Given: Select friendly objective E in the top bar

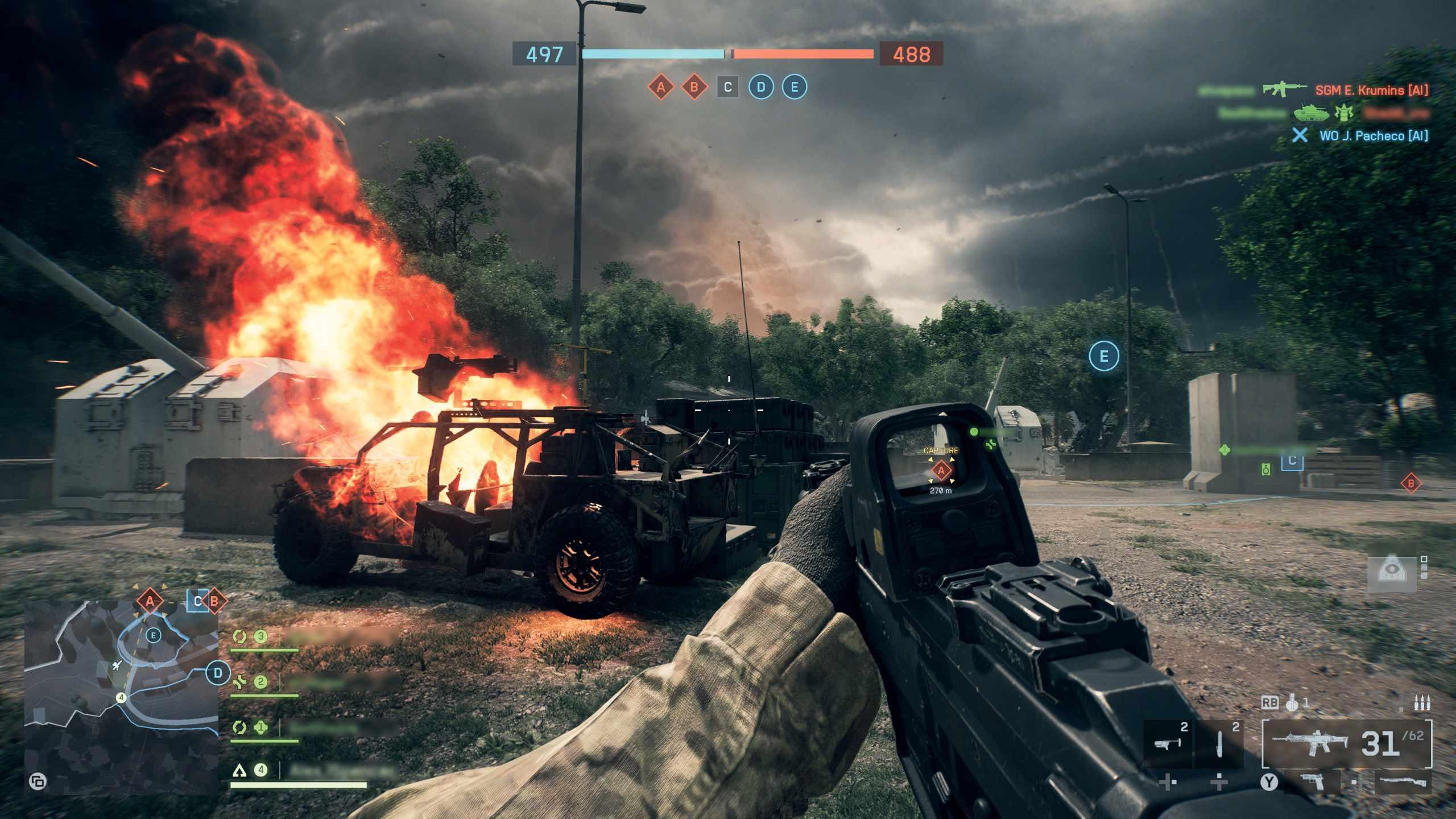Looking at the screenshot, I should pos(794,87).
